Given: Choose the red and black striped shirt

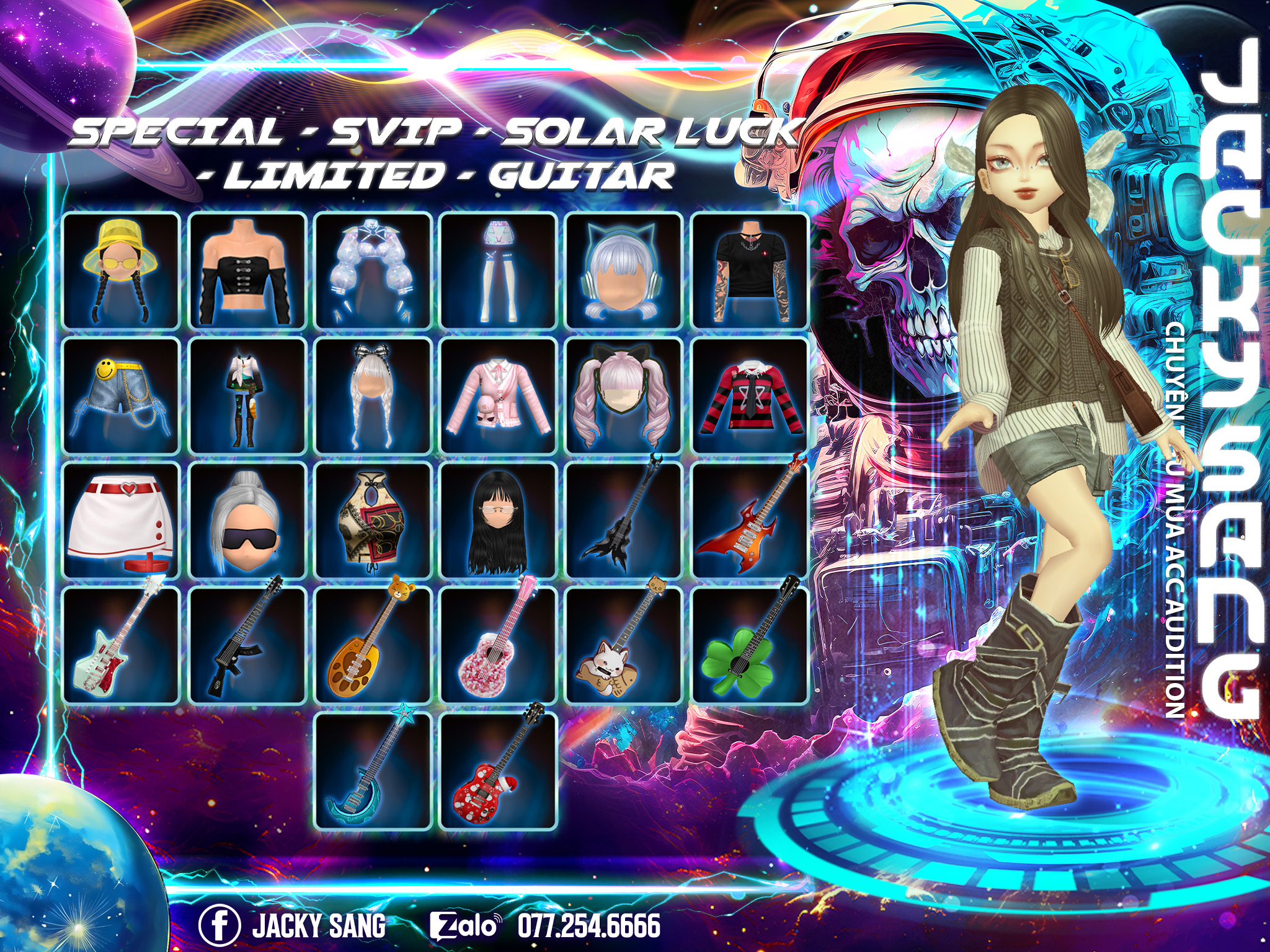Looking at the screenshot, I should coord(750,395).
